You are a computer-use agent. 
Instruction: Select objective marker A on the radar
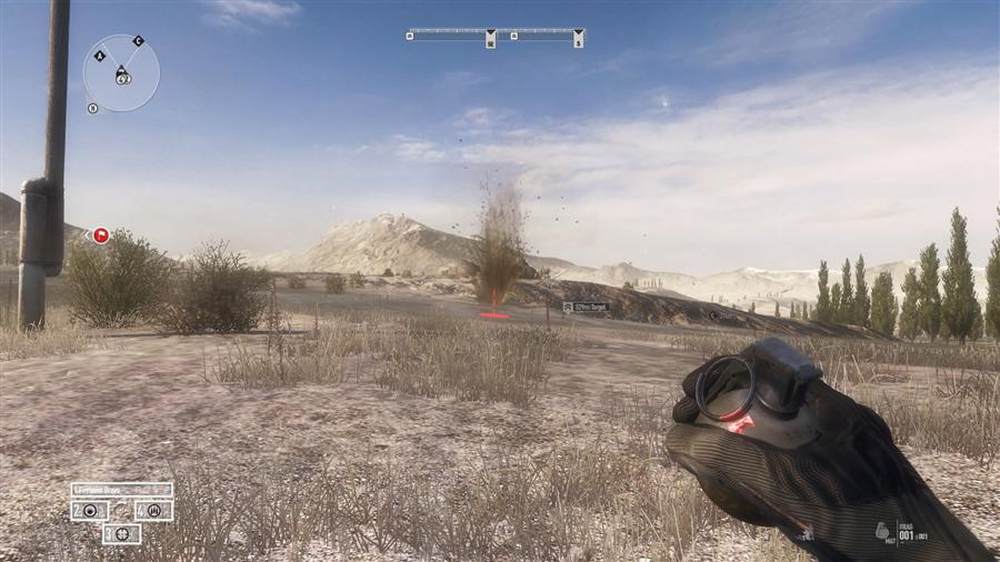(100, 56)
